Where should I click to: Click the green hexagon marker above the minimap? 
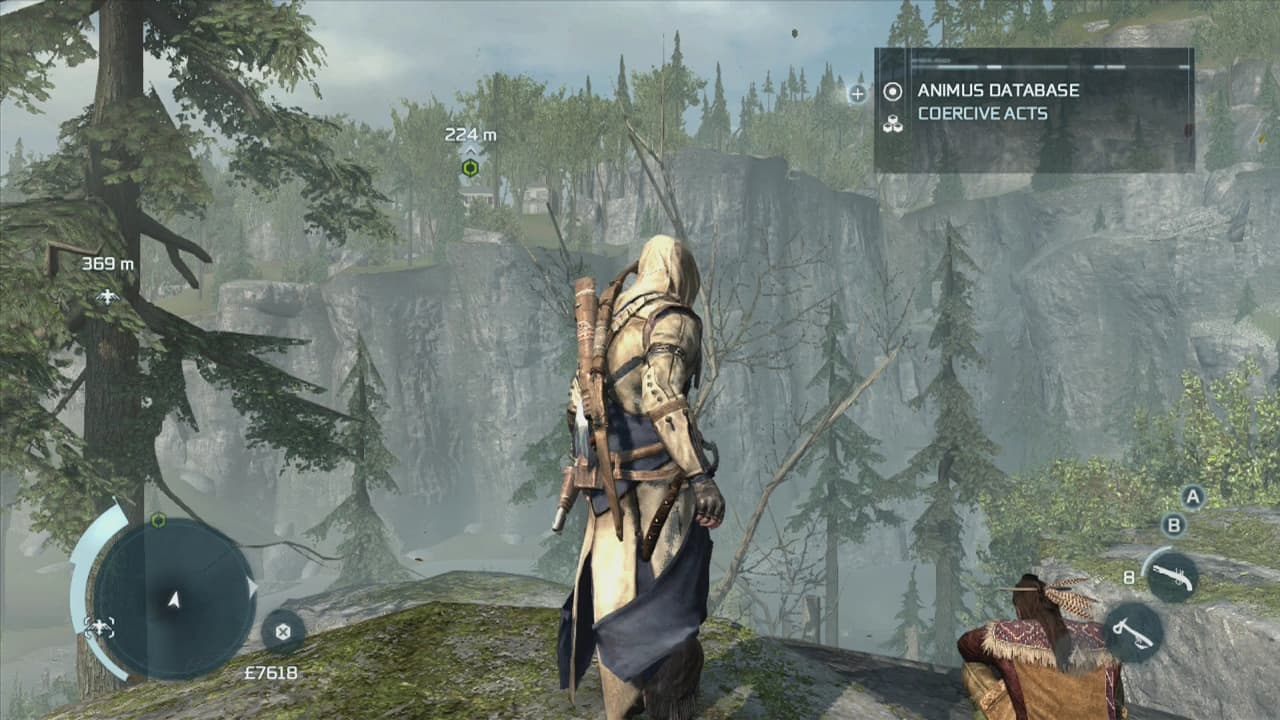(x=157, y=521)
